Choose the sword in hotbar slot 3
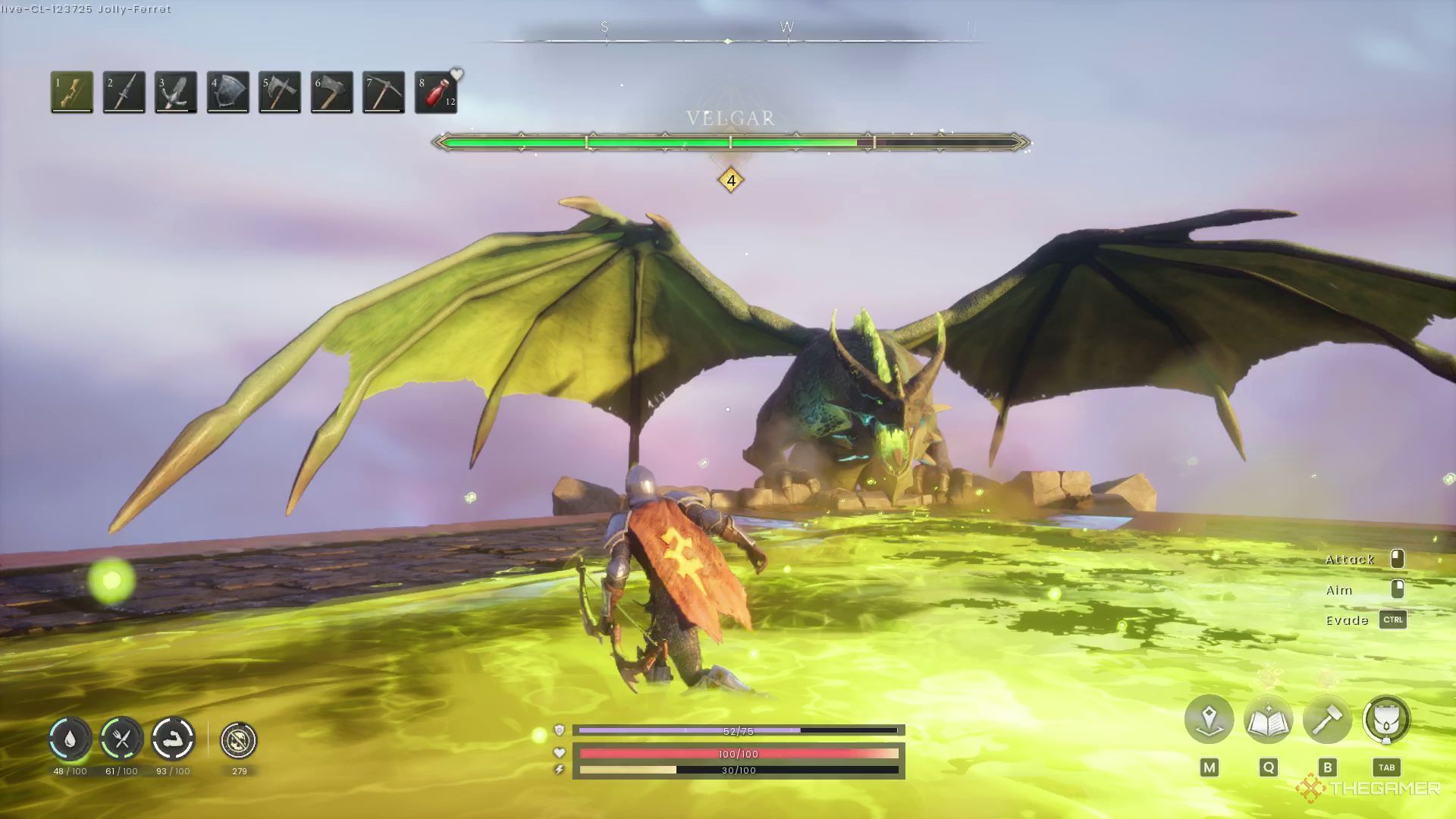Image resolution: width=1456 pixels, height=819 pixels. pos(175,92)
